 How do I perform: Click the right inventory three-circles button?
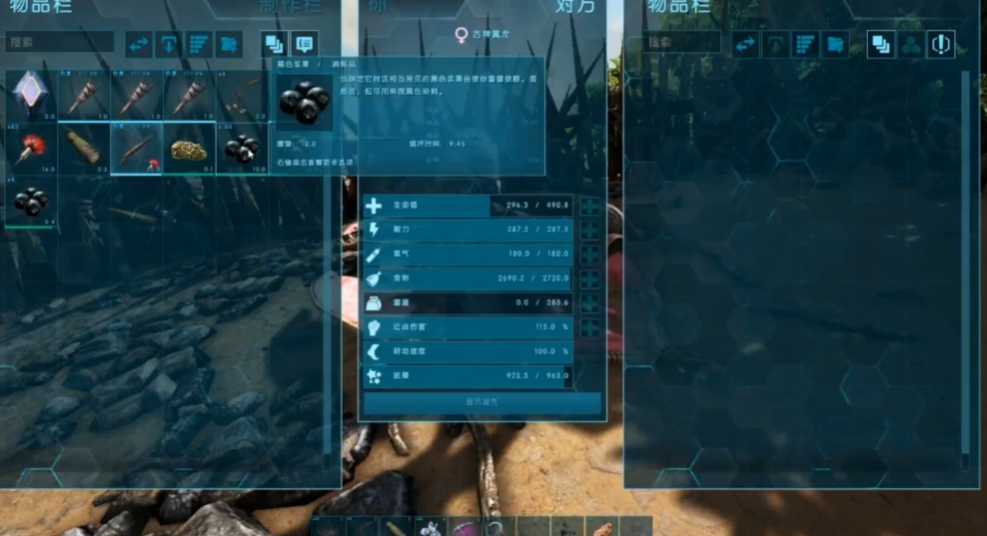911,44
